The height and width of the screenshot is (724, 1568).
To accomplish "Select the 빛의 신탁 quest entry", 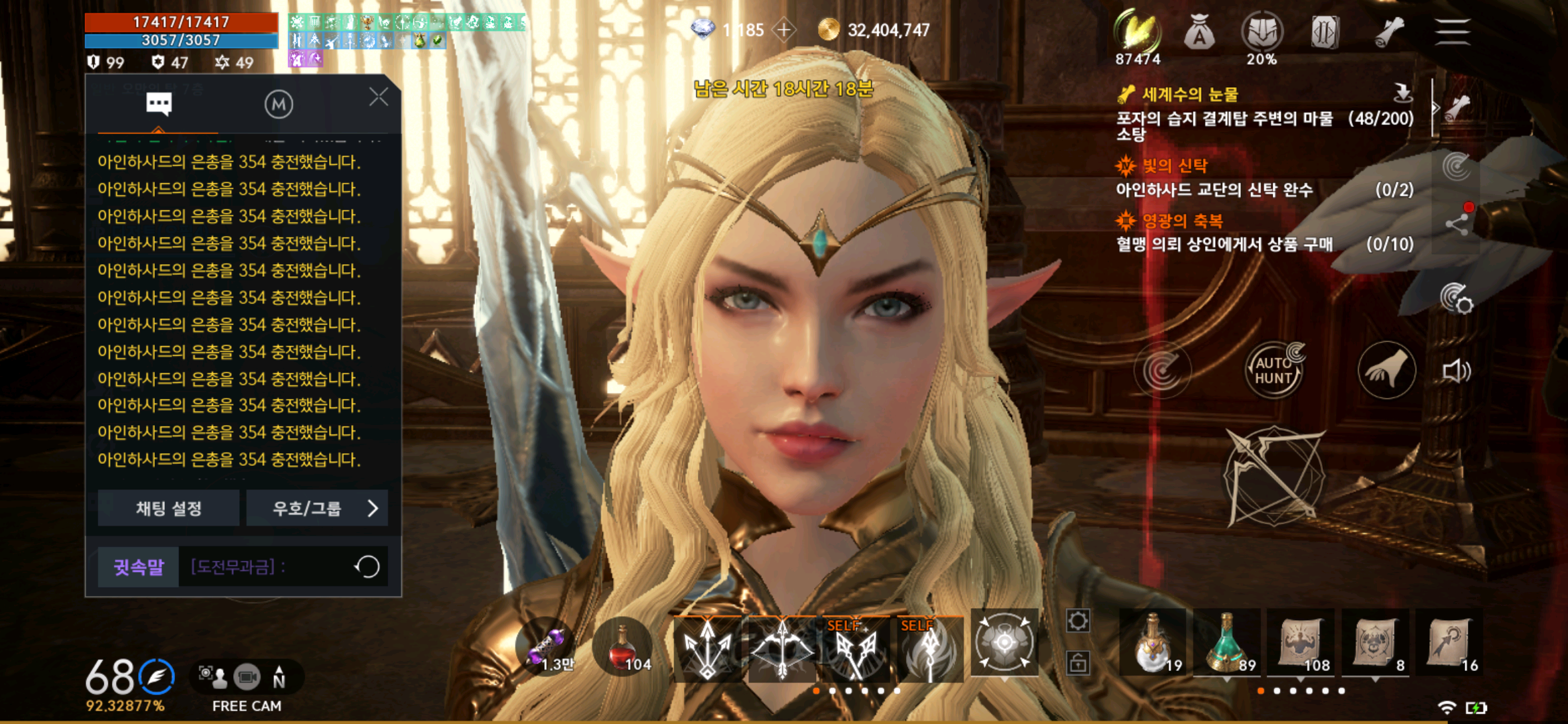I will pos(1175,165).
